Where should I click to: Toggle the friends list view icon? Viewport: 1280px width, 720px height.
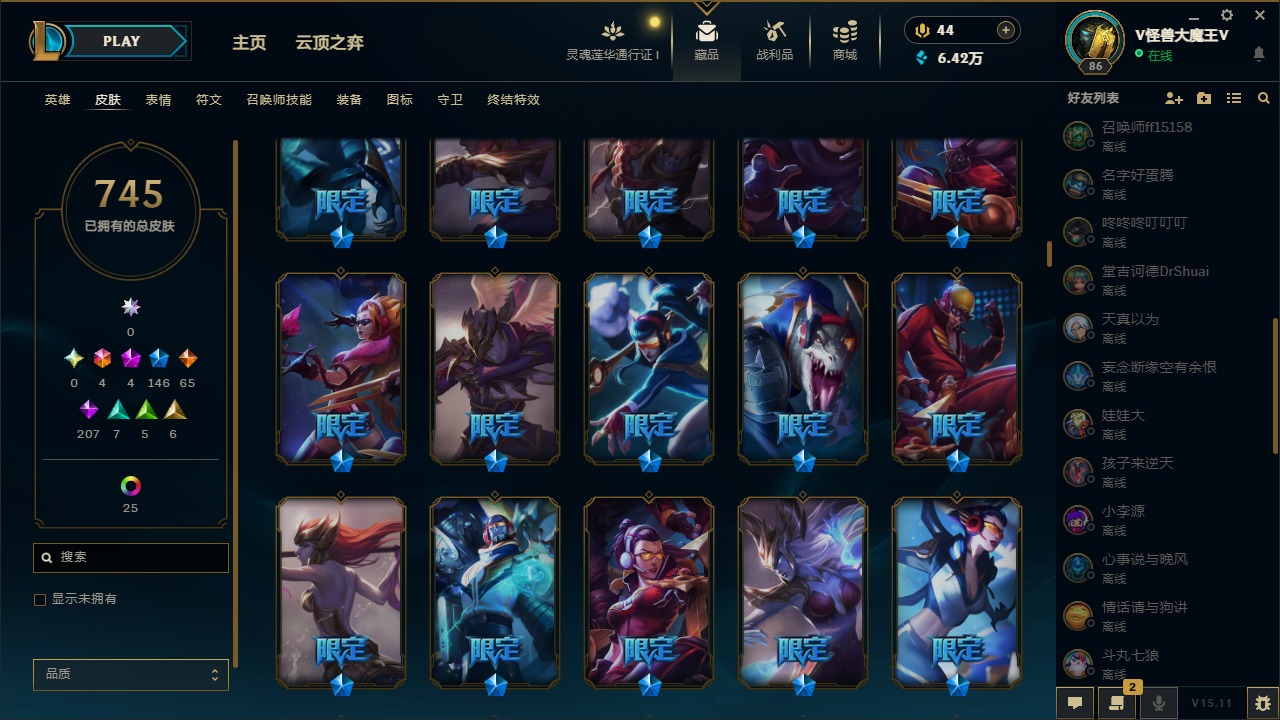point(1233,98)
